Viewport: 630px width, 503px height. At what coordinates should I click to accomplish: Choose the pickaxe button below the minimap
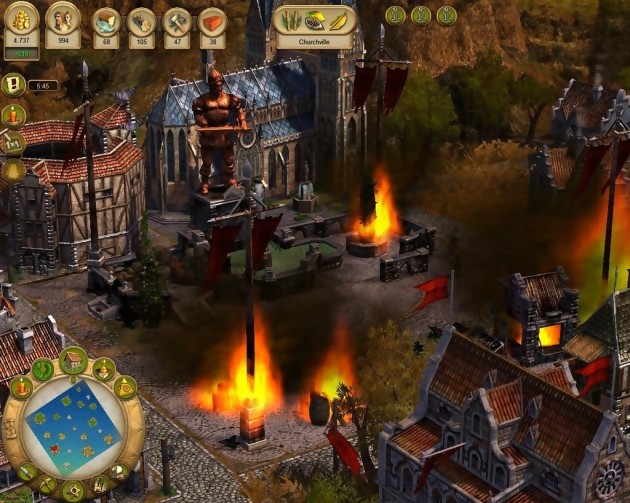coord(47,485)
